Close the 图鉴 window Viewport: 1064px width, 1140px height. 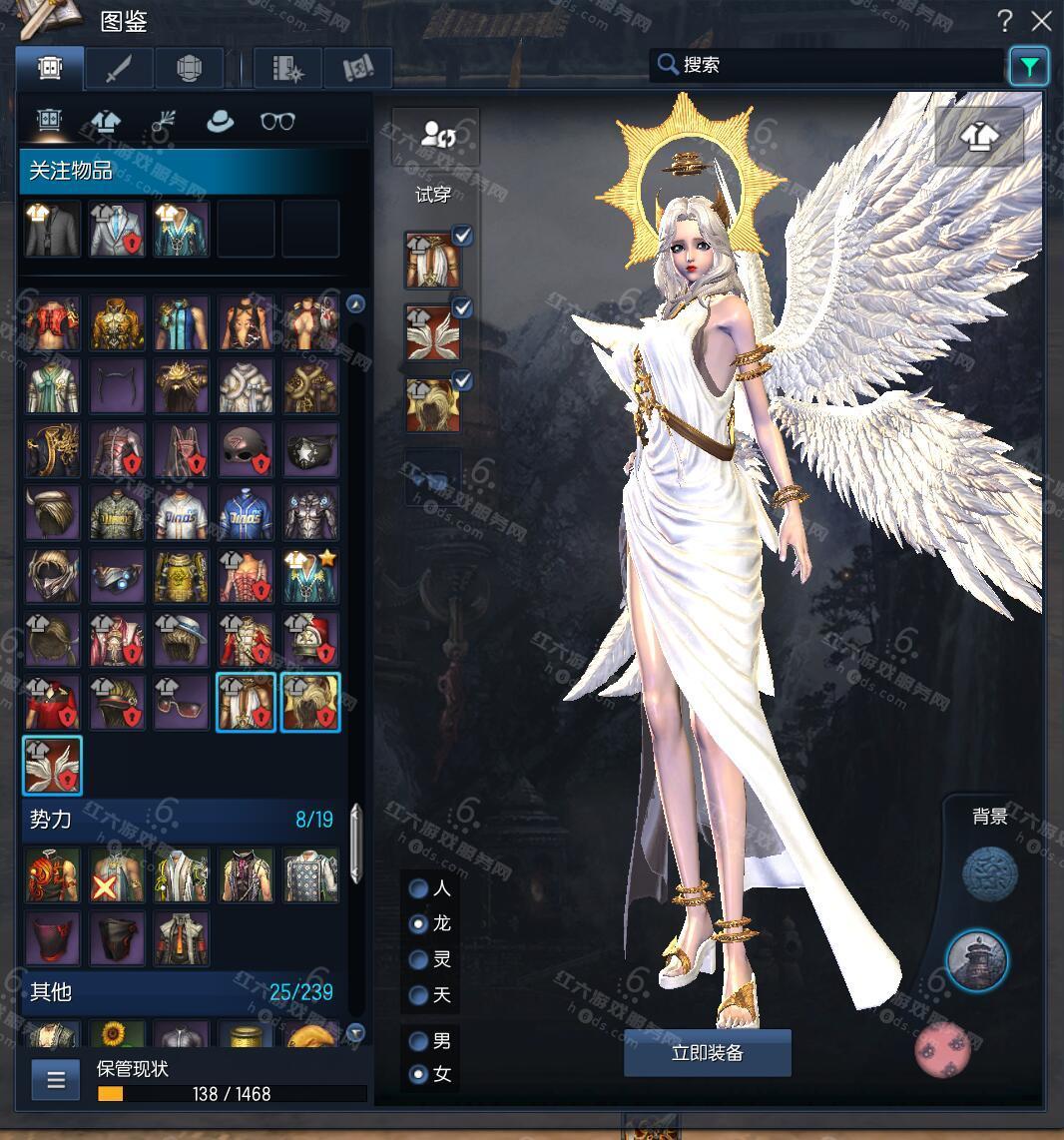[1042, 21]
